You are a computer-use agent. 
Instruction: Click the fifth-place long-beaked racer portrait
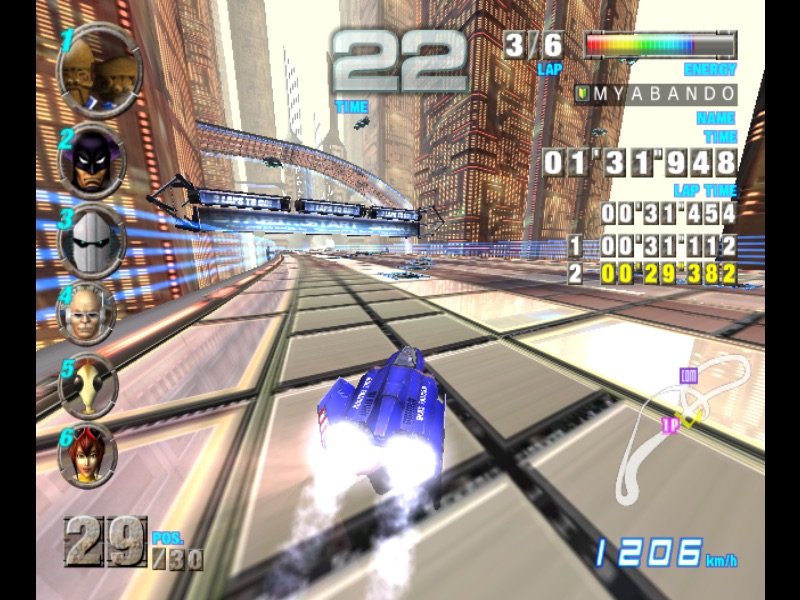coord(87,386)
